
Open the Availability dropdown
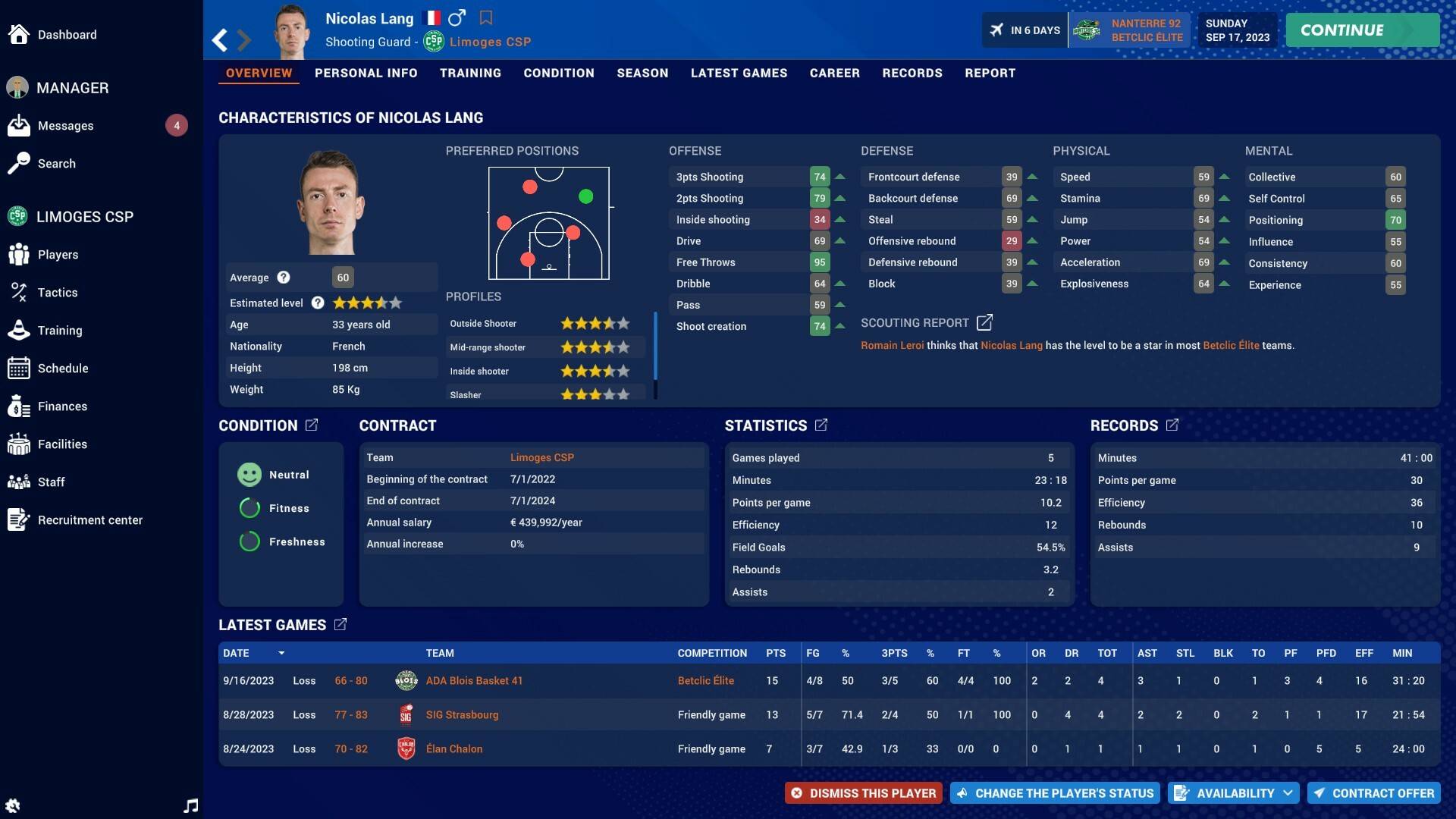pyautogui.click(x=1232, y=792)
